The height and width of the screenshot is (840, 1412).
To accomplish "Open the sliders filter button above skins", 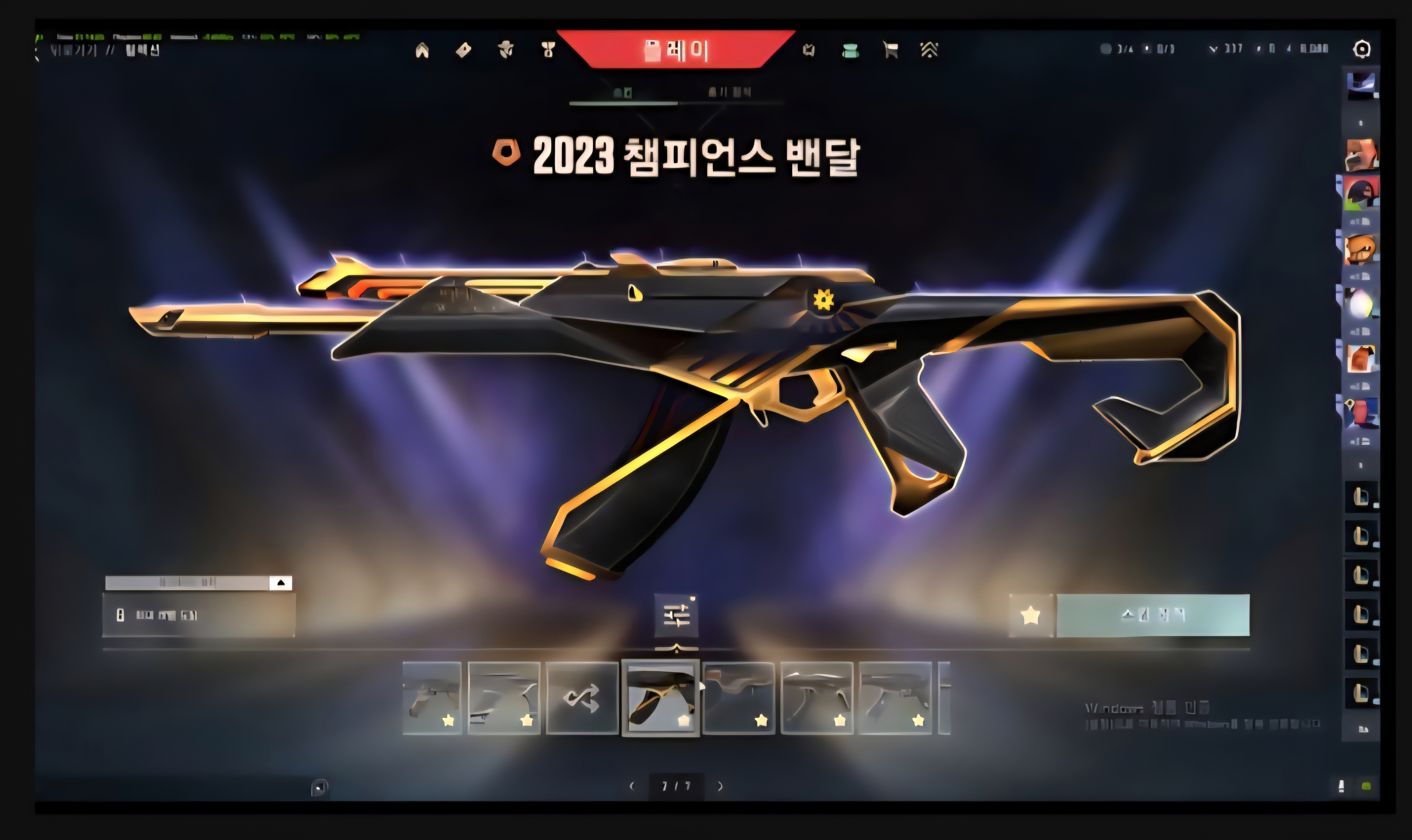I will (676, 615).
